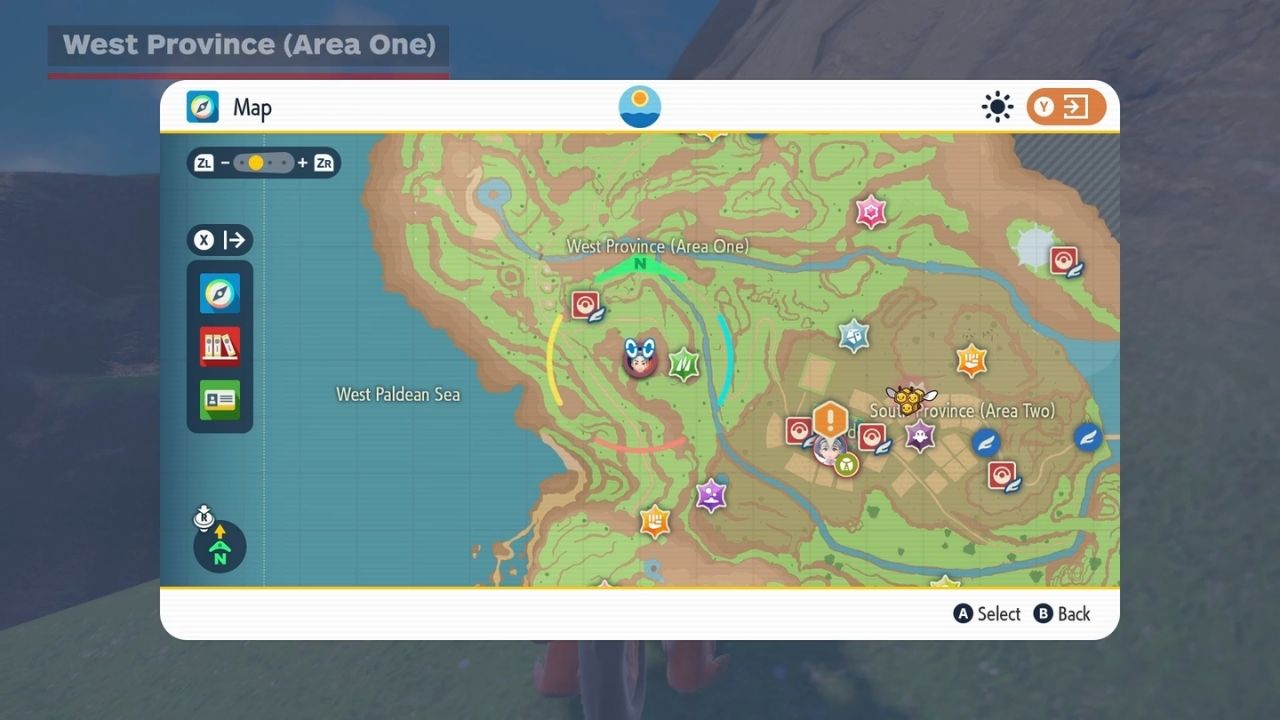Select the purple Ghost Tera Raid crystal

[x=919, y=435]
